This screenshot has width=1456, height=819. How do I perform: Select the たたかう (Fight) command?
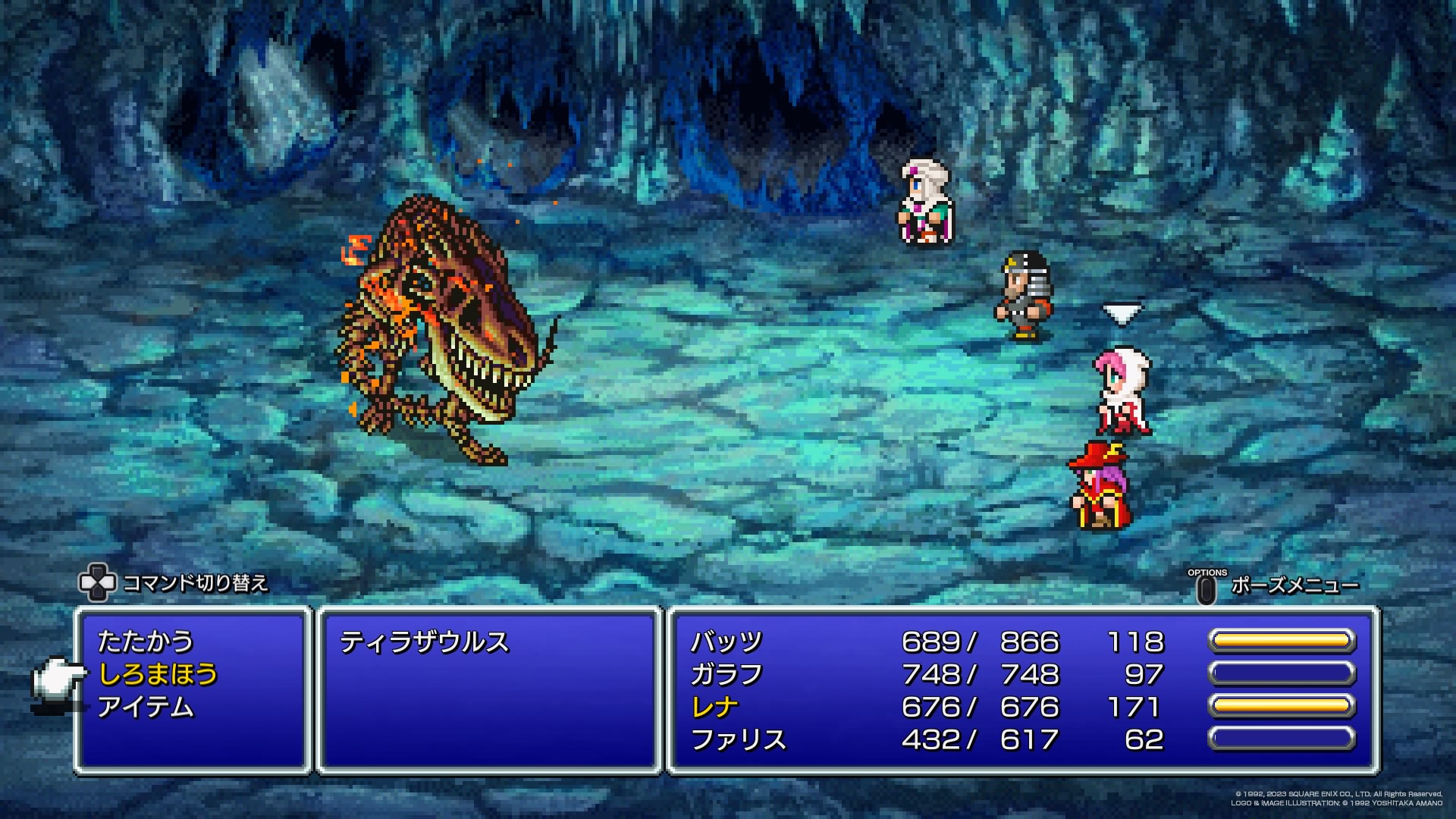click(x=146, y=642)
